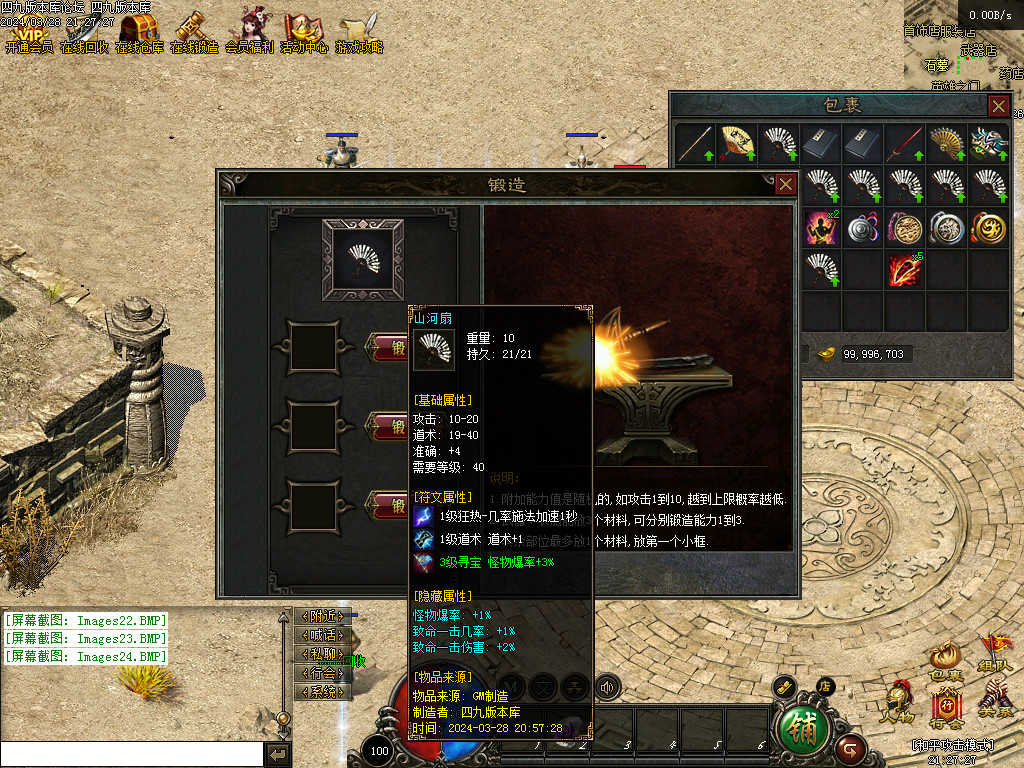Open the 会员福利 member benefits

[x=248, y=30]
